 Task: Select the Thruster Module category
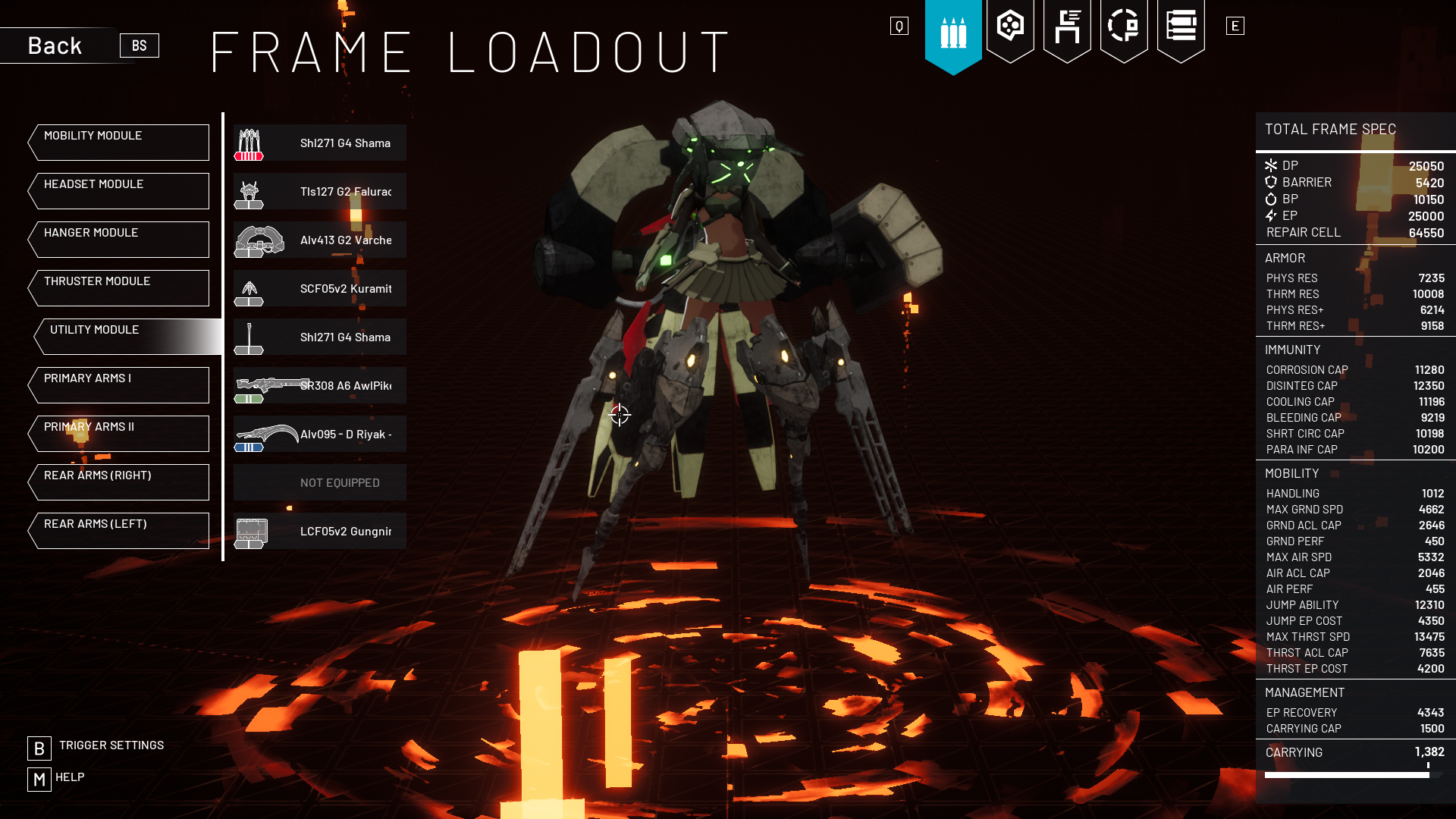119,288
